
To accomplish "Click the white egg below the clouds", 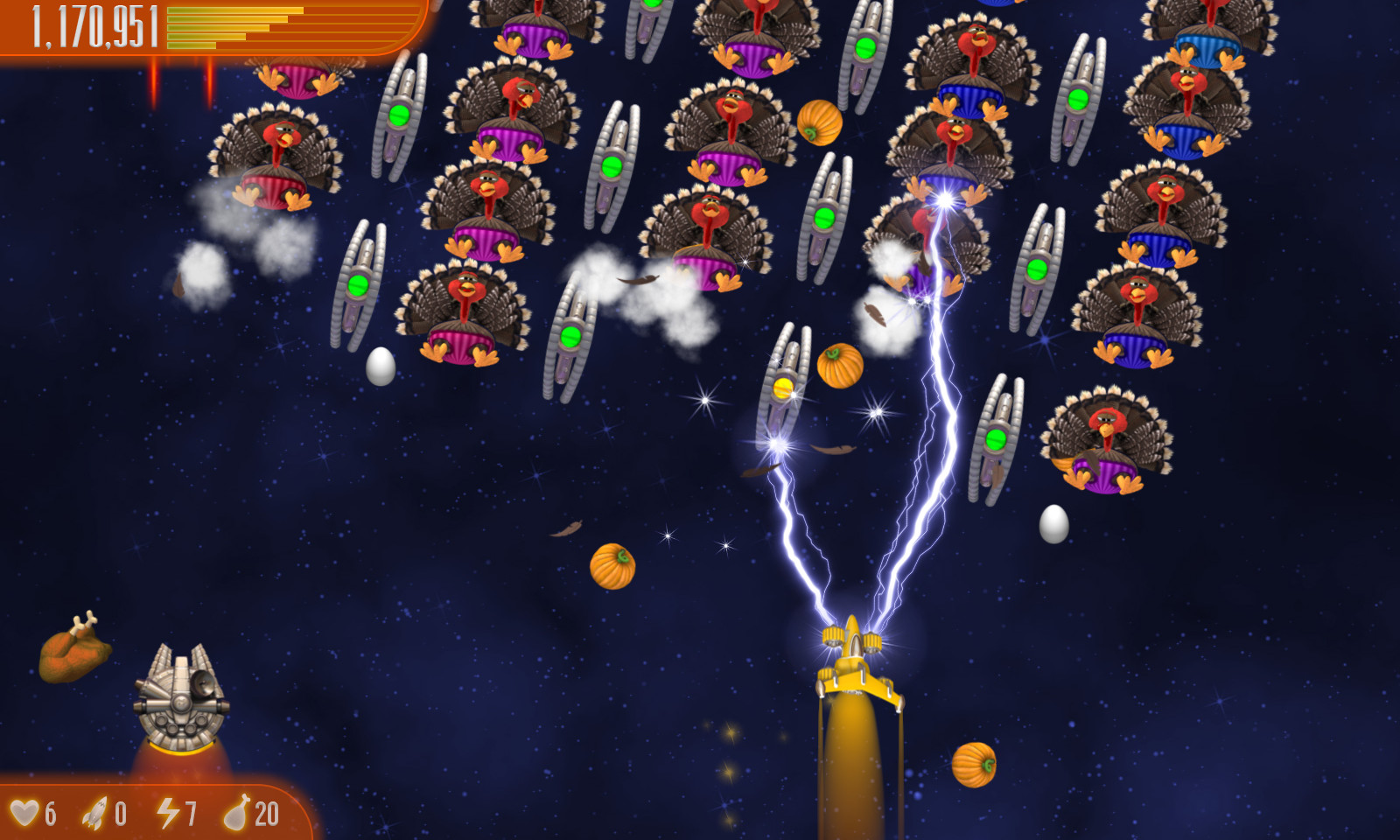I will (x=380, y=366).
